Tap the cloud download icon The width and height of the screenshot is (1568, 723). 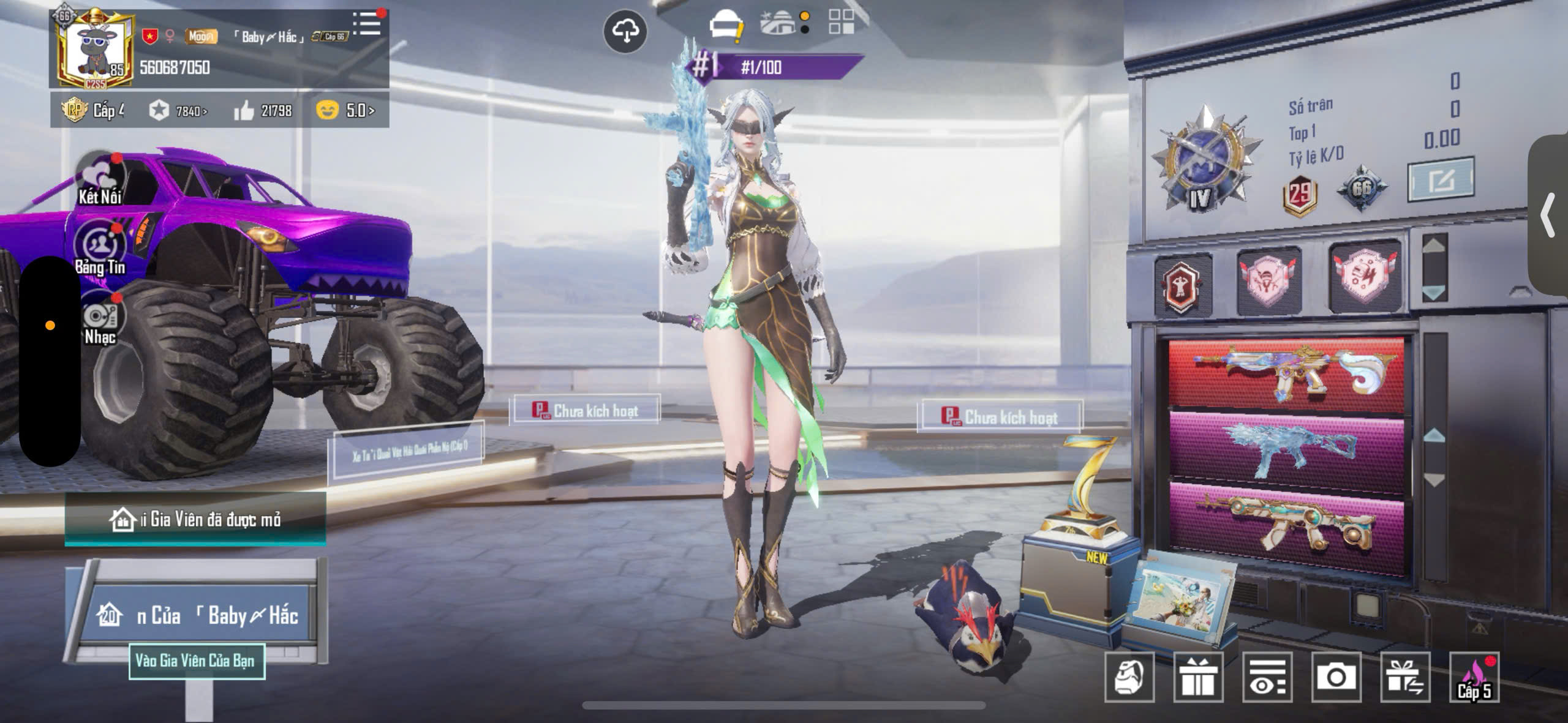coord(625,31)
